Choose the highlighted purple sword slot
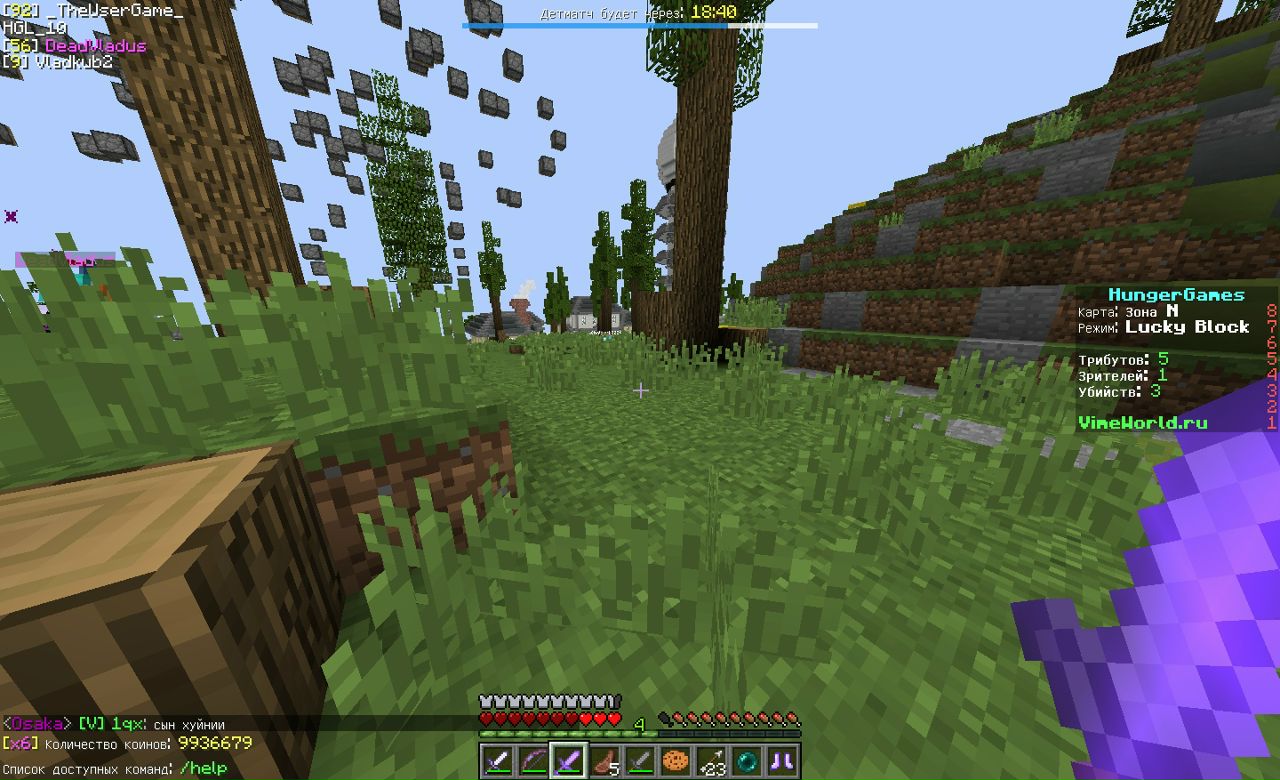1280x780 pixels. pyautogui.click(x=568, y=760)
